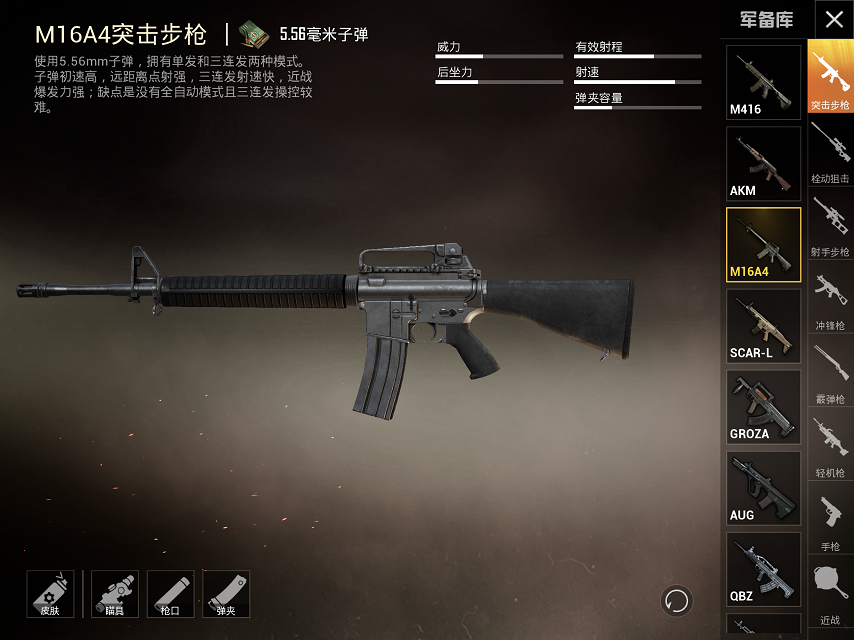Switch to the light machine gun (轻机枪) tab
The height and width of the screenshot is (640, 854).
(x=830, y=445)
